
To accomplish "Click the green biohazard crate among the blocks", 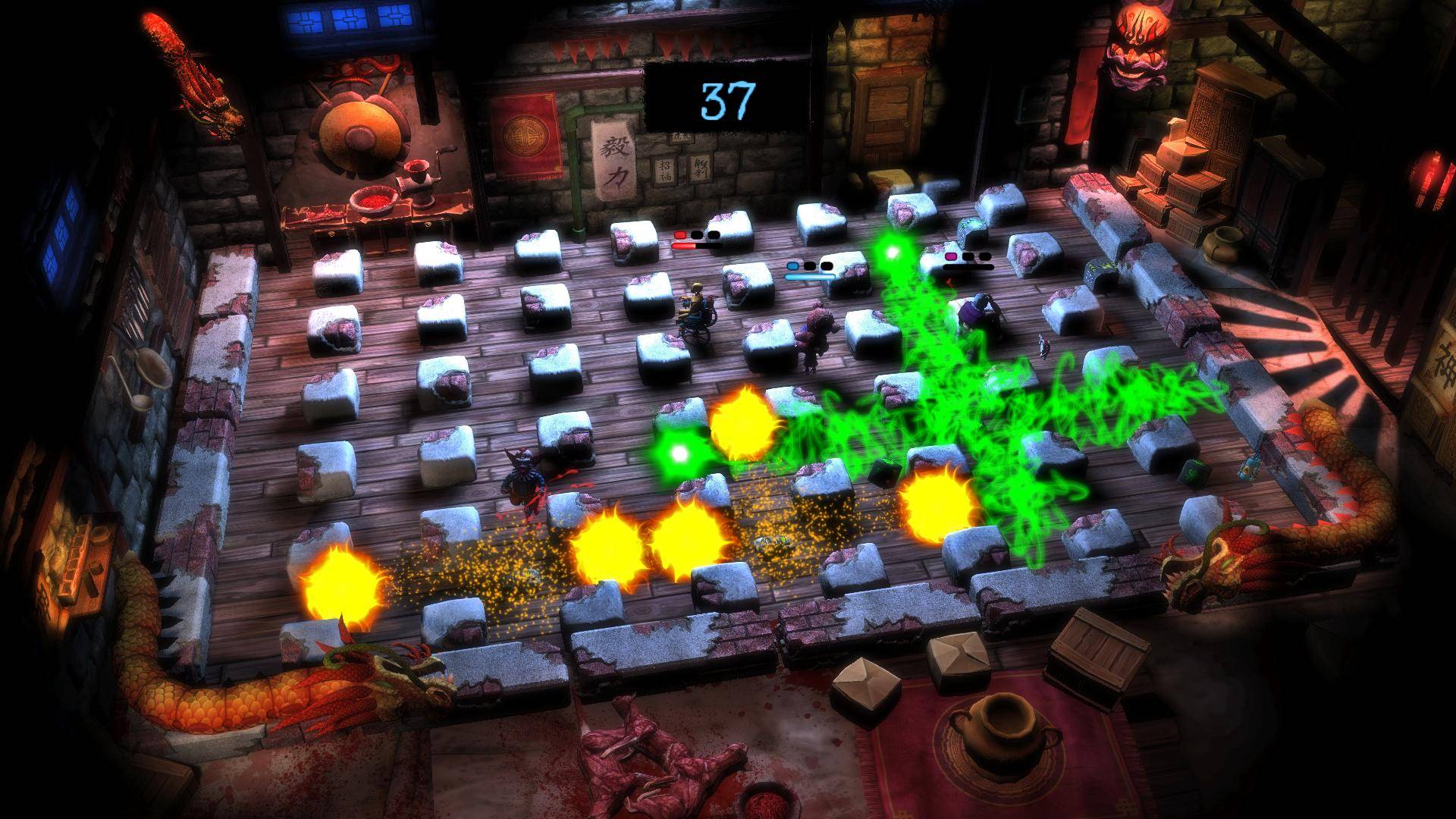I will (x=1194, y=473).
